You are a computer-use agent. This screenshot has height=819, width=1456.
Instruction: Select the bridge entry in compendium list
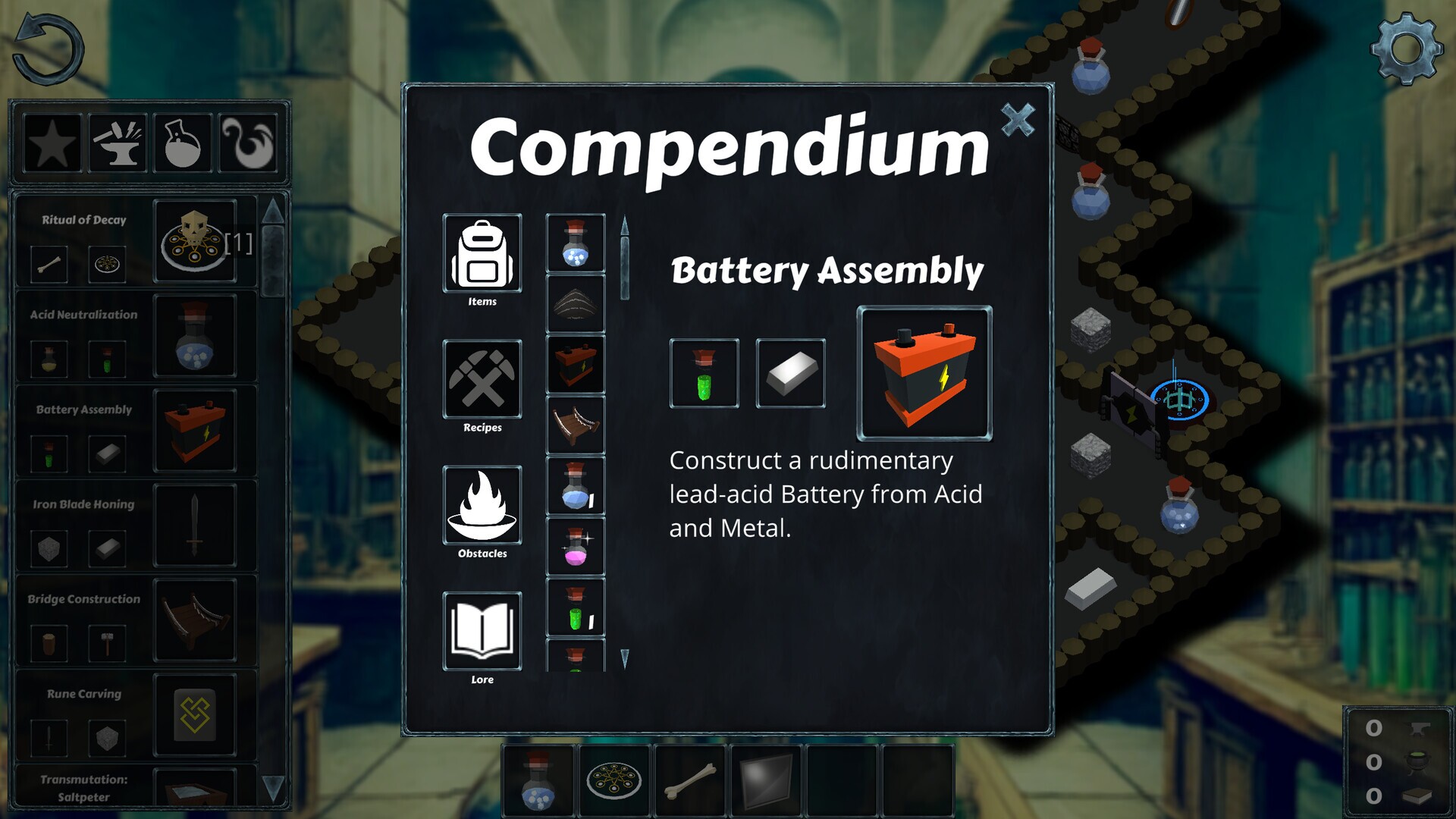point(576,425)
